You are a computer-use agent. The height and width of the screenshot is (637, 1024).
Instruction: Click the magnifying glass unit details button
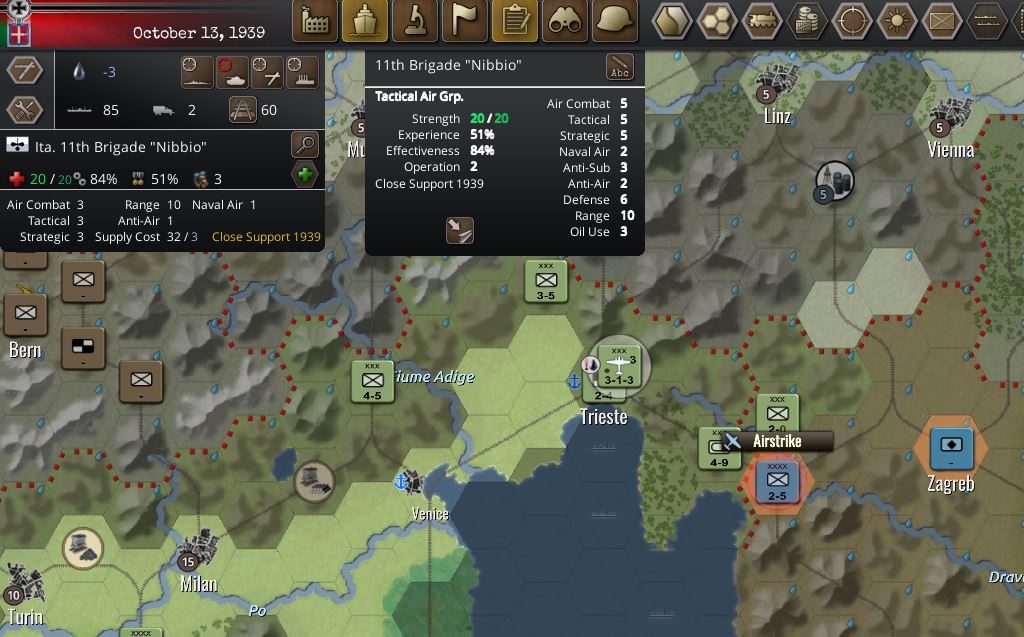coord(305,146)
